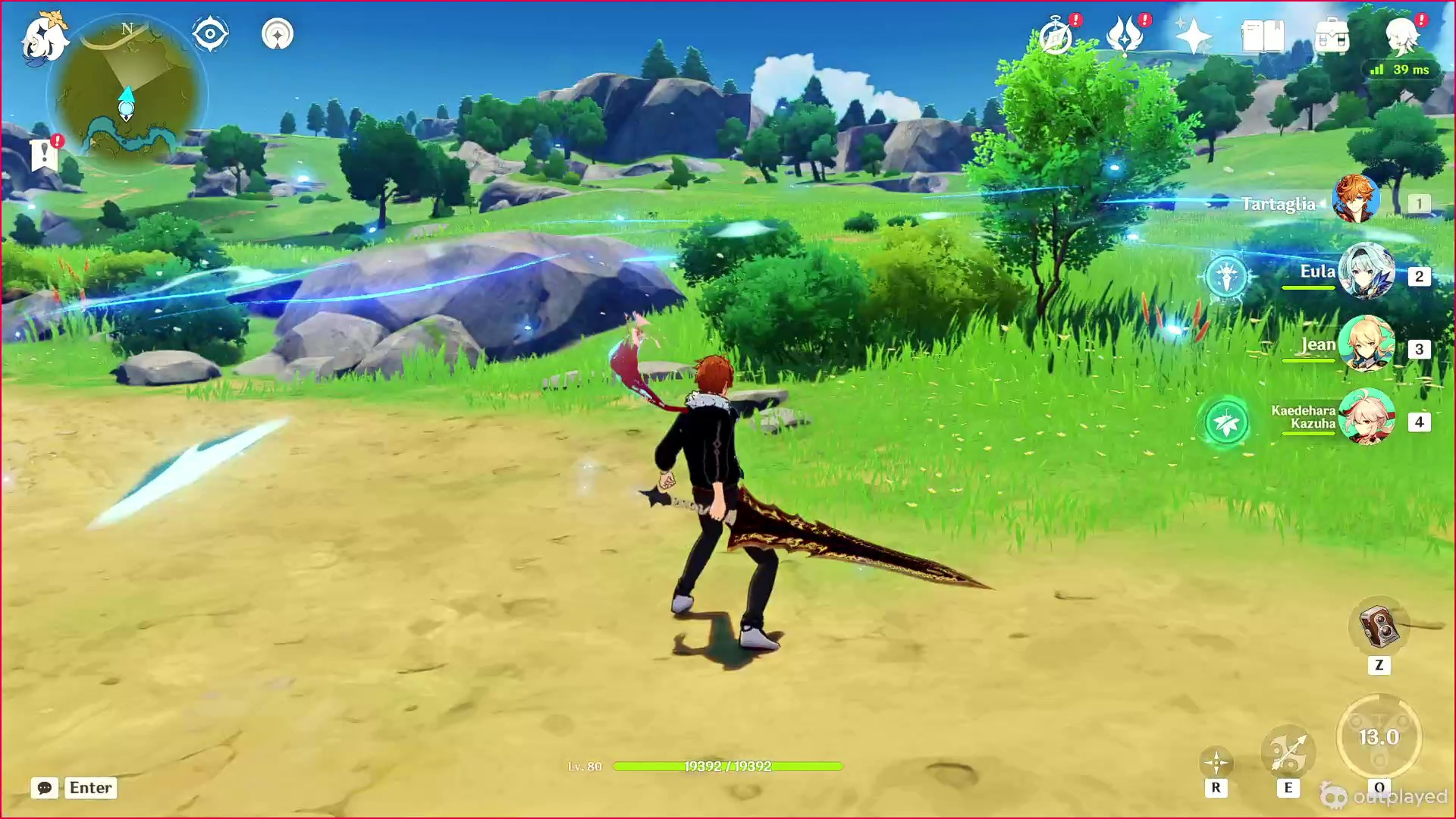This screenshot has height=819, width=1456.
Task: Toggle Elemental Sight eye icon
Action: click(210, 33)
